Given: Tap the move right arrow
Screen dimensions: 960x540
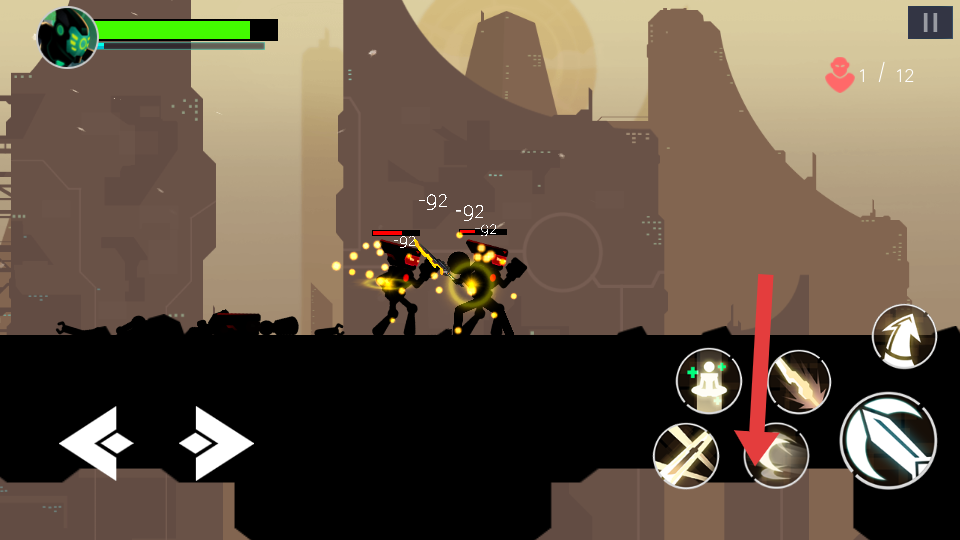Looking at the screenshot, I should coord(216,443).
